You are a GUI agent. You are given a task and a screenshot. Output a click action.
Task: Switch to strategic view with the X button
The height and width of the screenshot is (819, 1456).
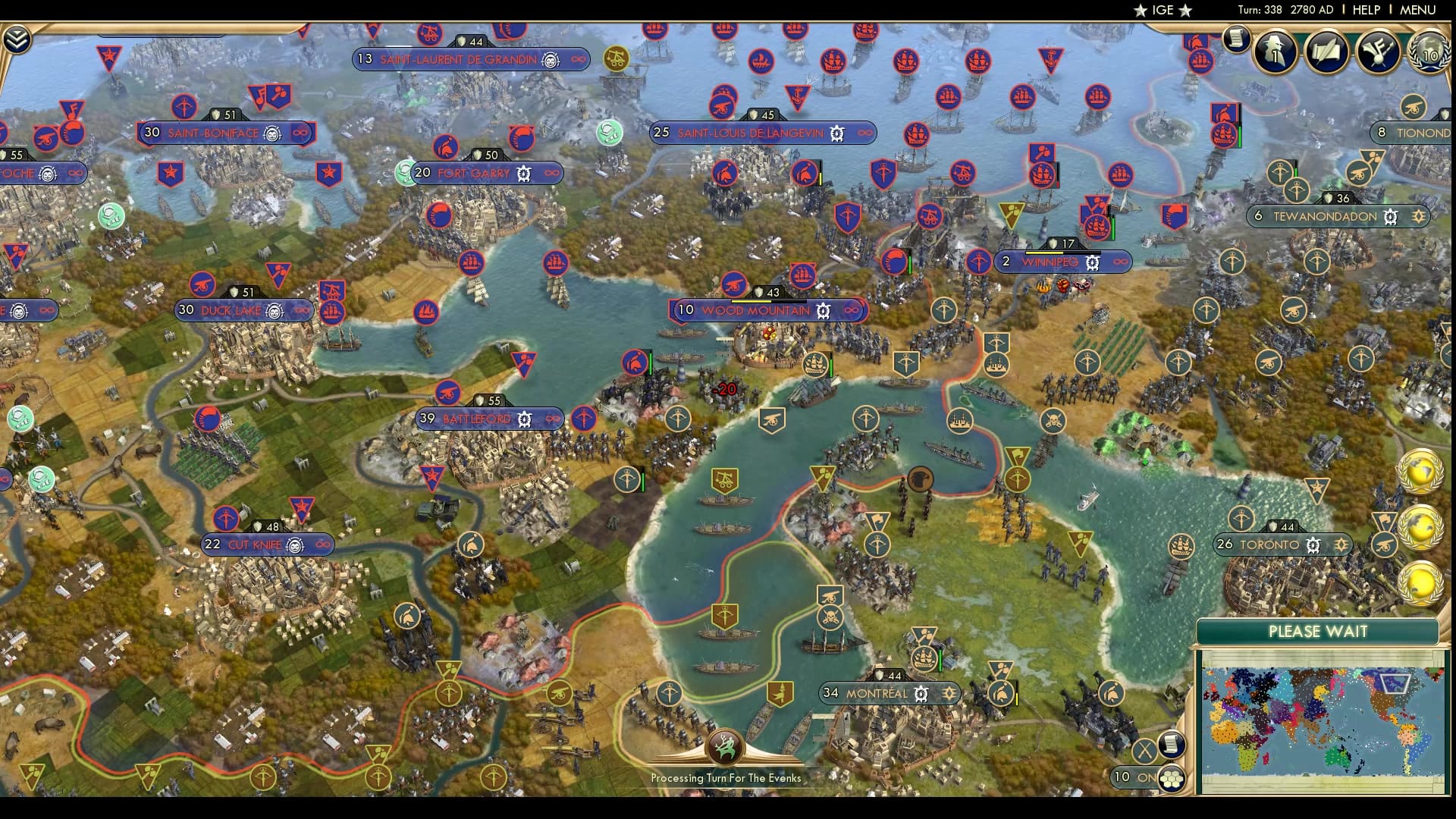click(1144, 750)
